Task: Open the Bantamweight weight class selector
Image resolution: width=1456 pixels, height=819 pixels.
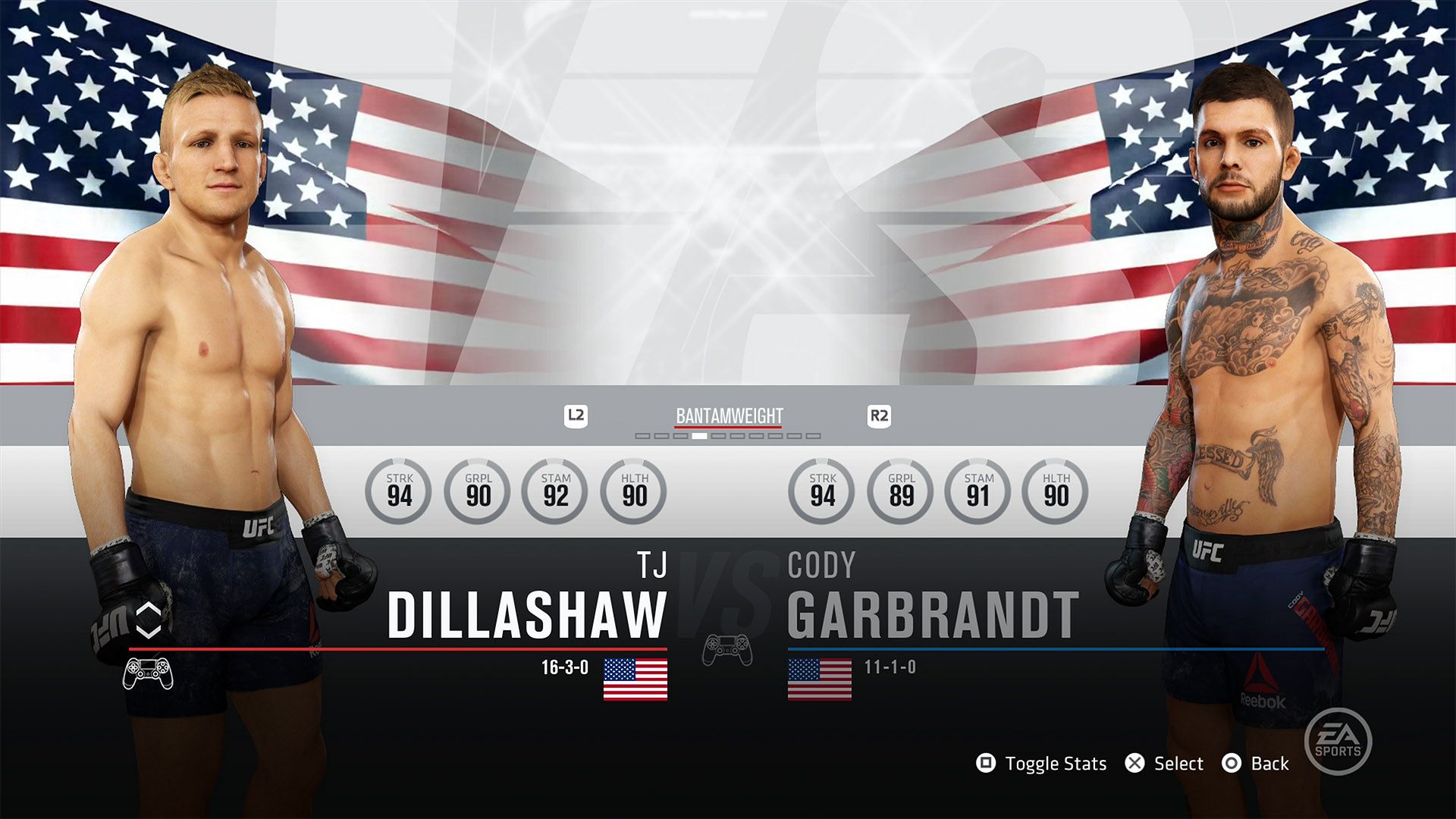Action: click(x=728, y=416)
